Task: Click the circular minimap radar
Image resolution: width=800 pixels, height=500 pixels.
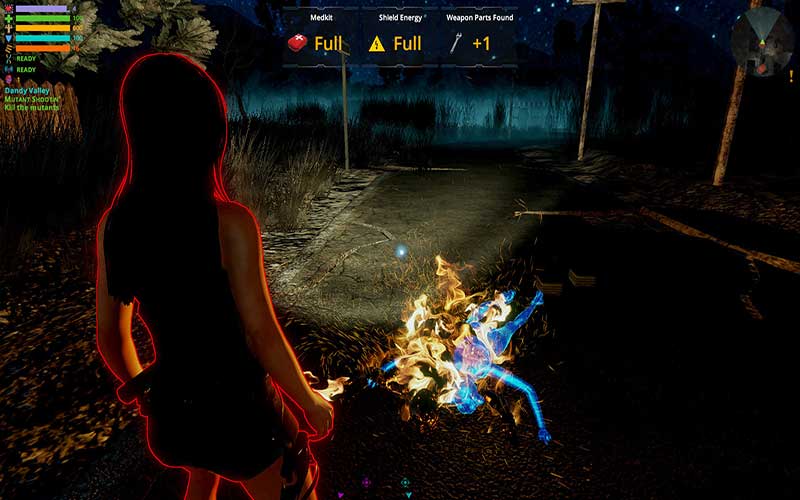Action: point(762,40)
